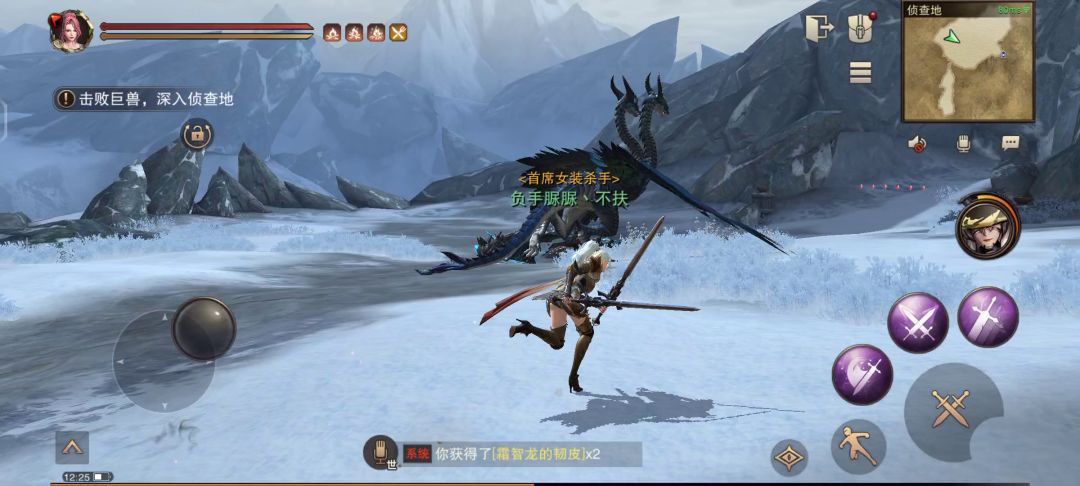Tap the chat bar microphone button
This screenshot has width=1080, height=486.
tap(380, 452)
